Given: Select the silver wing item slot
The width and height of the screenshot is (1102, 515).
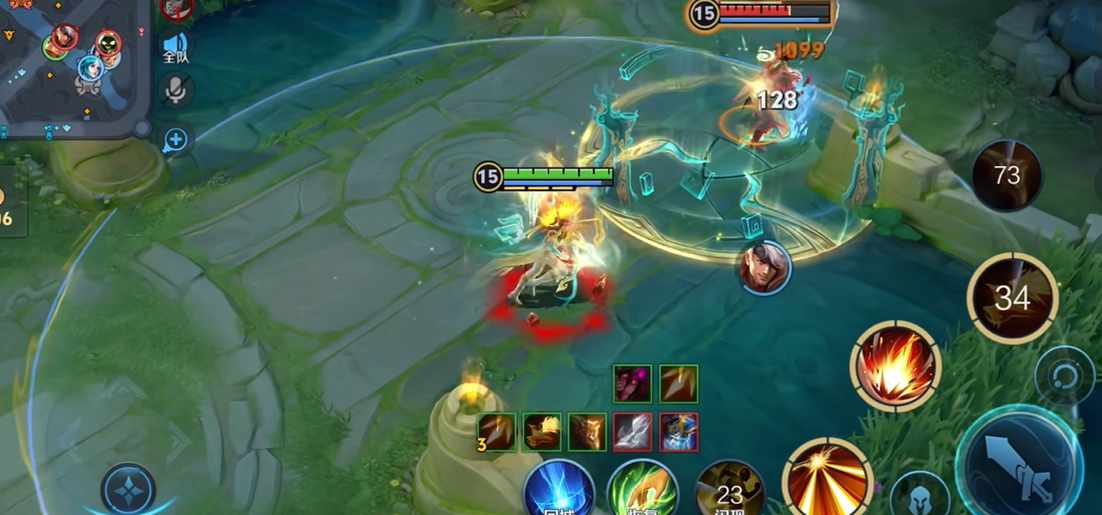Looking at the screenshot, I should [x=633, y=432].
